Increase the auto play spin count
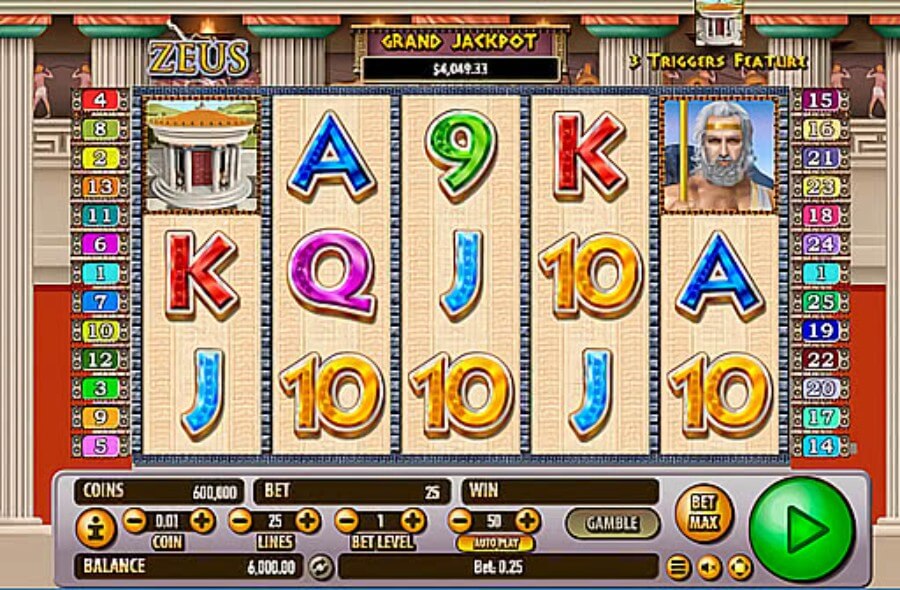This screenshot has height=590, width=900. coord(527,521)
